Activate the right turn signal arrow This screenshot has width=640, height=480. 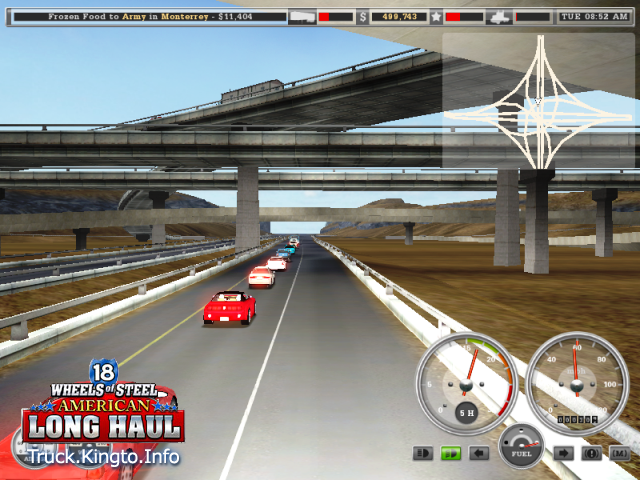[563, 453]
